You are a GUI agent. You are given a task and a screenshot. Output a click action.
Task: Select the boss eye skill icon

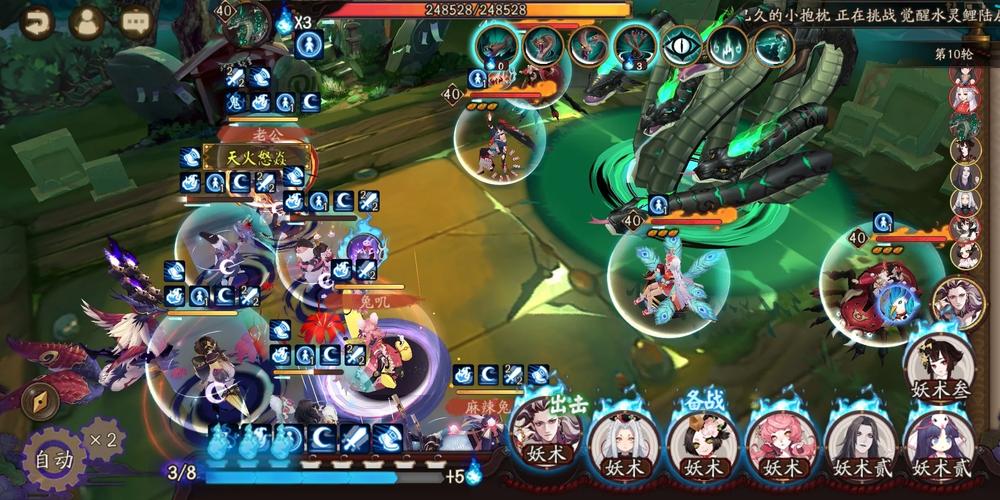(681, 46)
